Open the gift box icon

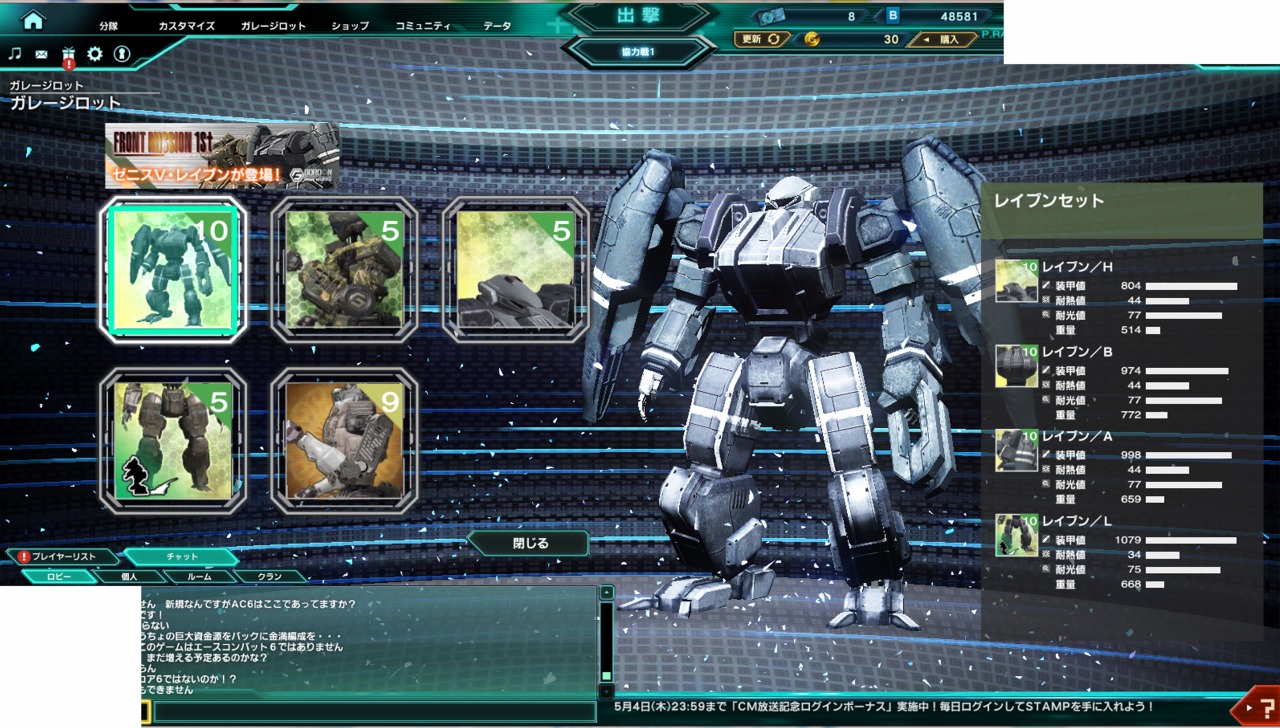(68, 54)
